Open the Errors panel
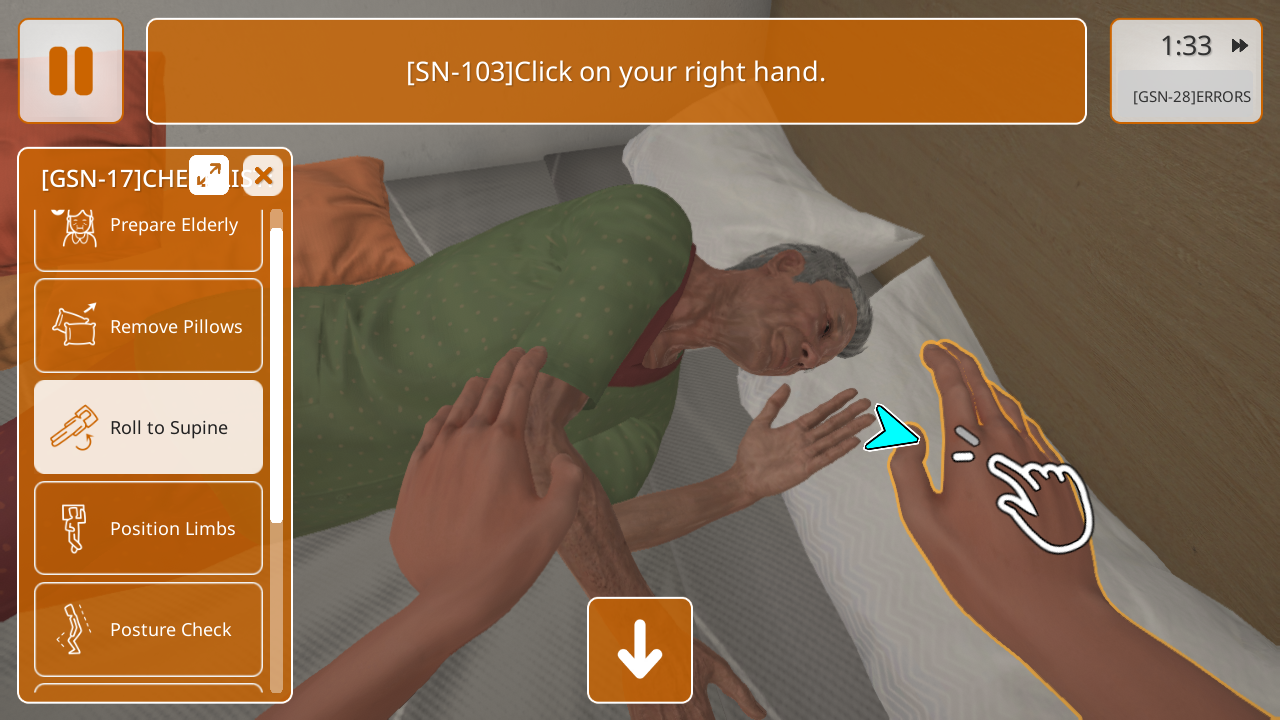The height and width of the screenshot is (720, 1280). (x=1190, y=97)
